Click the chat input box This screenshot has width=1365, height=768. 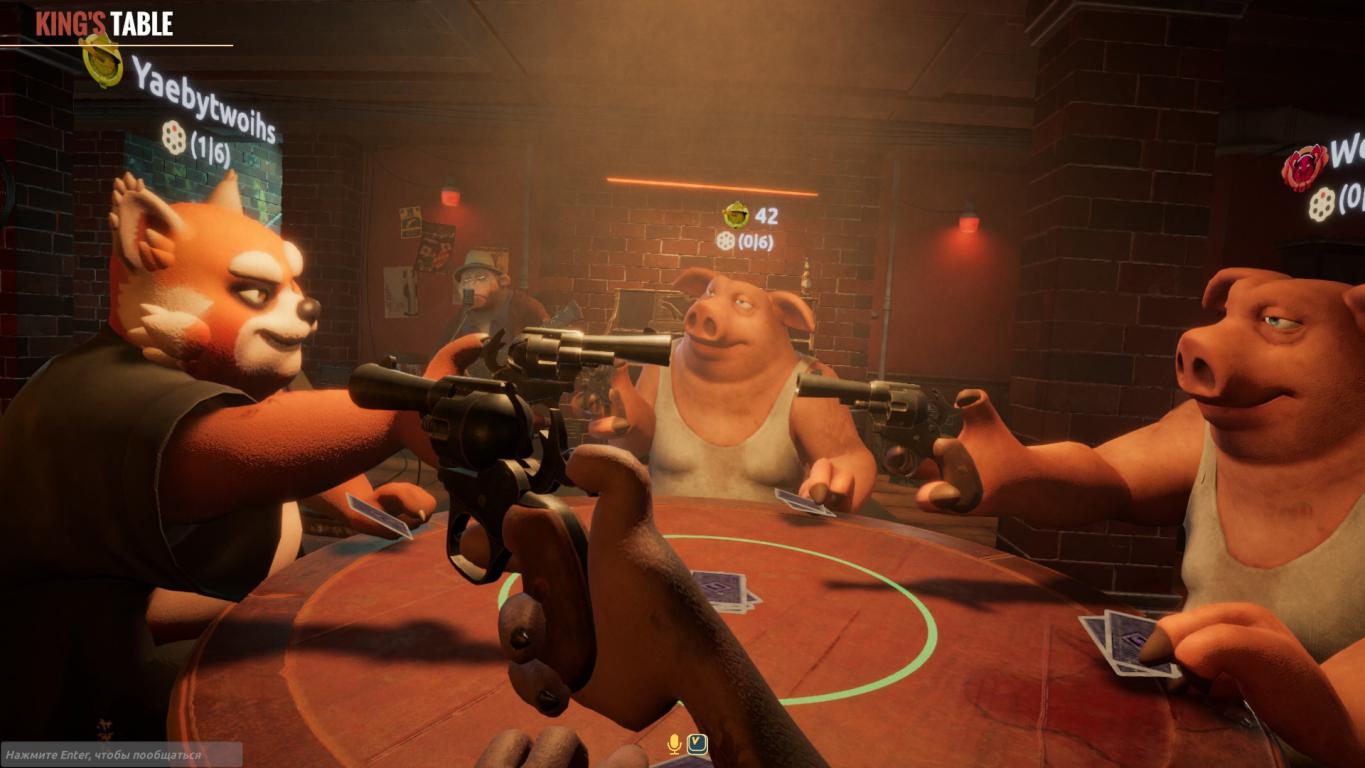tap(121, 755)
